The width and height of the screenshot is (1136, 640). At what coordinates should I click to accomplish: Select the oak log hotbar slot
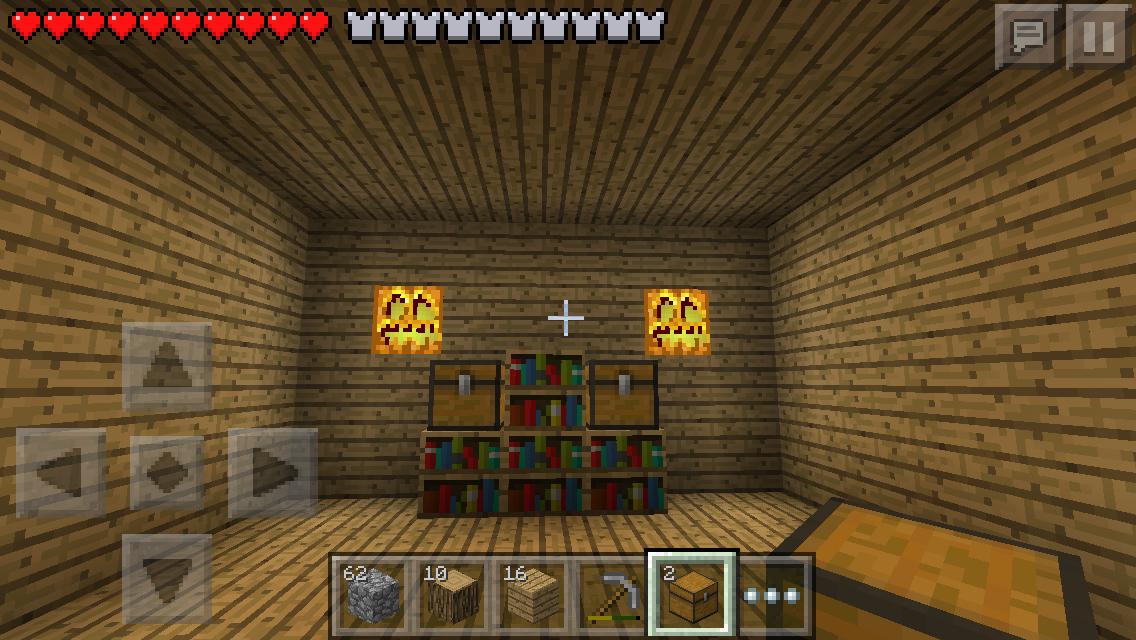point(450,595)
